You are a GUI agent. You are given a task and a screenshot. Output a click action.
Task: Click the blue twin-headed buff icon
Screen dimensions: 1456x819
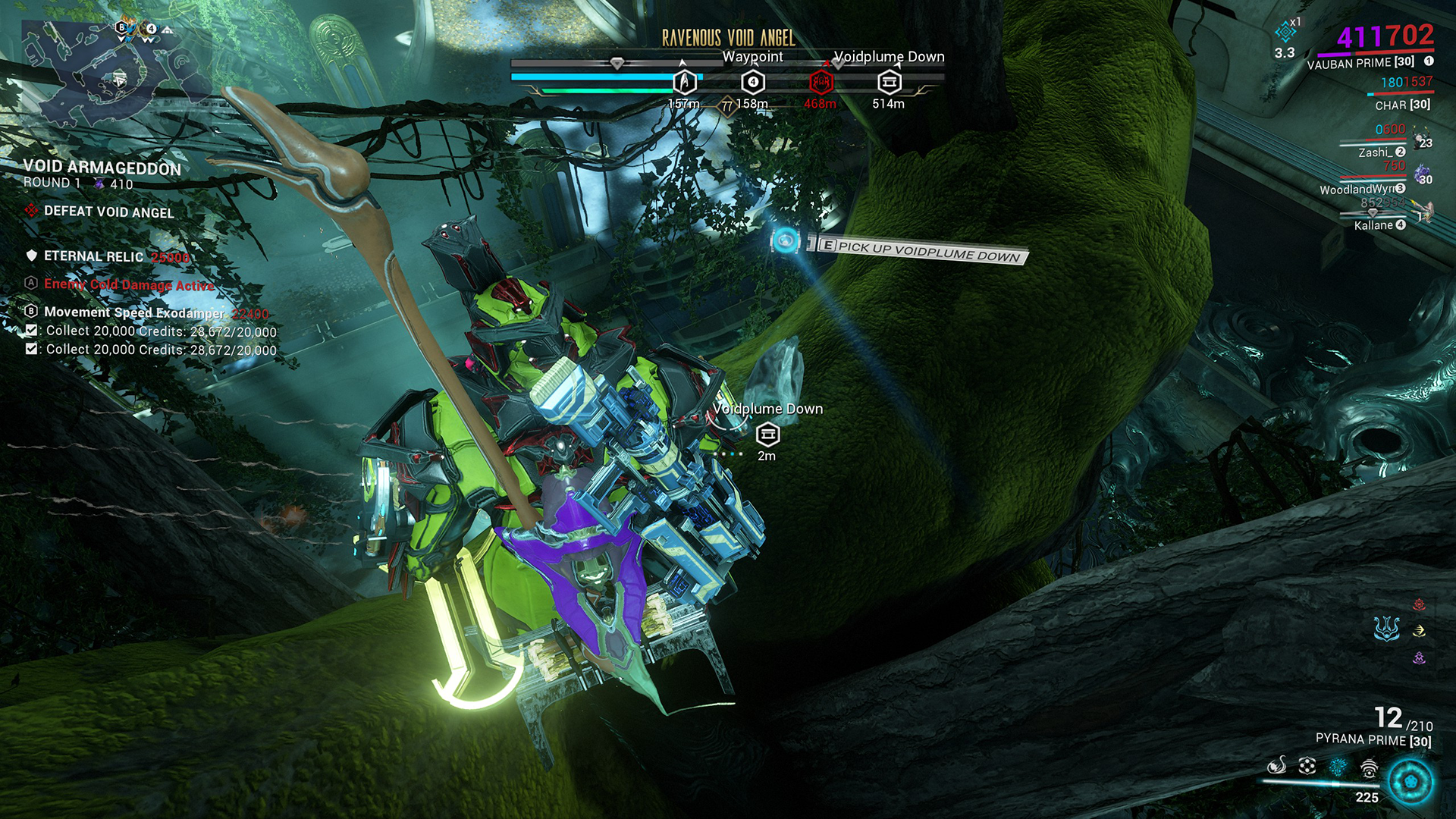[x=1386, y=628]
